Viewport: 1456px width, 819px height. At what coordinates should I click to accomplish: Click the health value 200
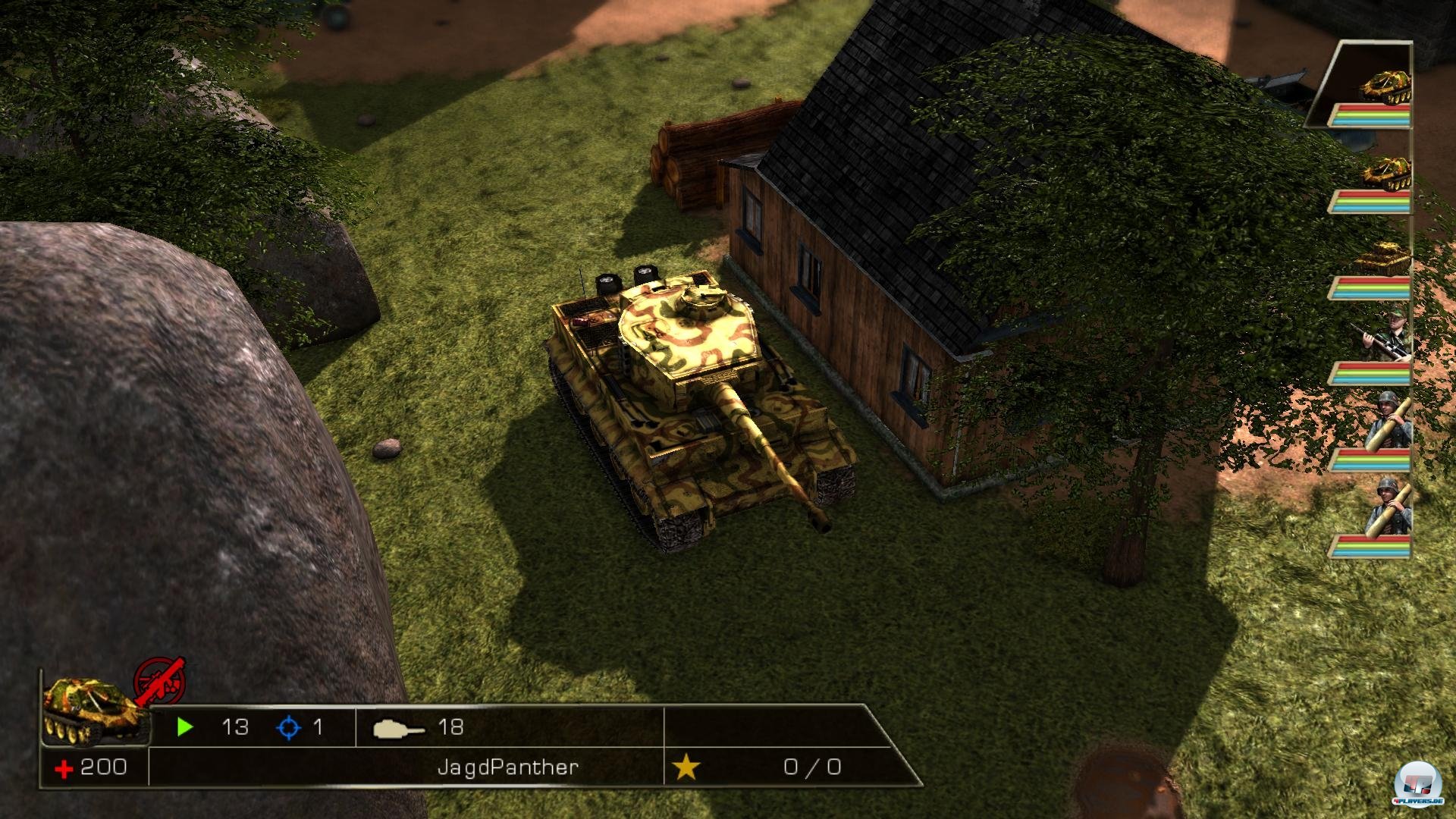tap(102, 767)
